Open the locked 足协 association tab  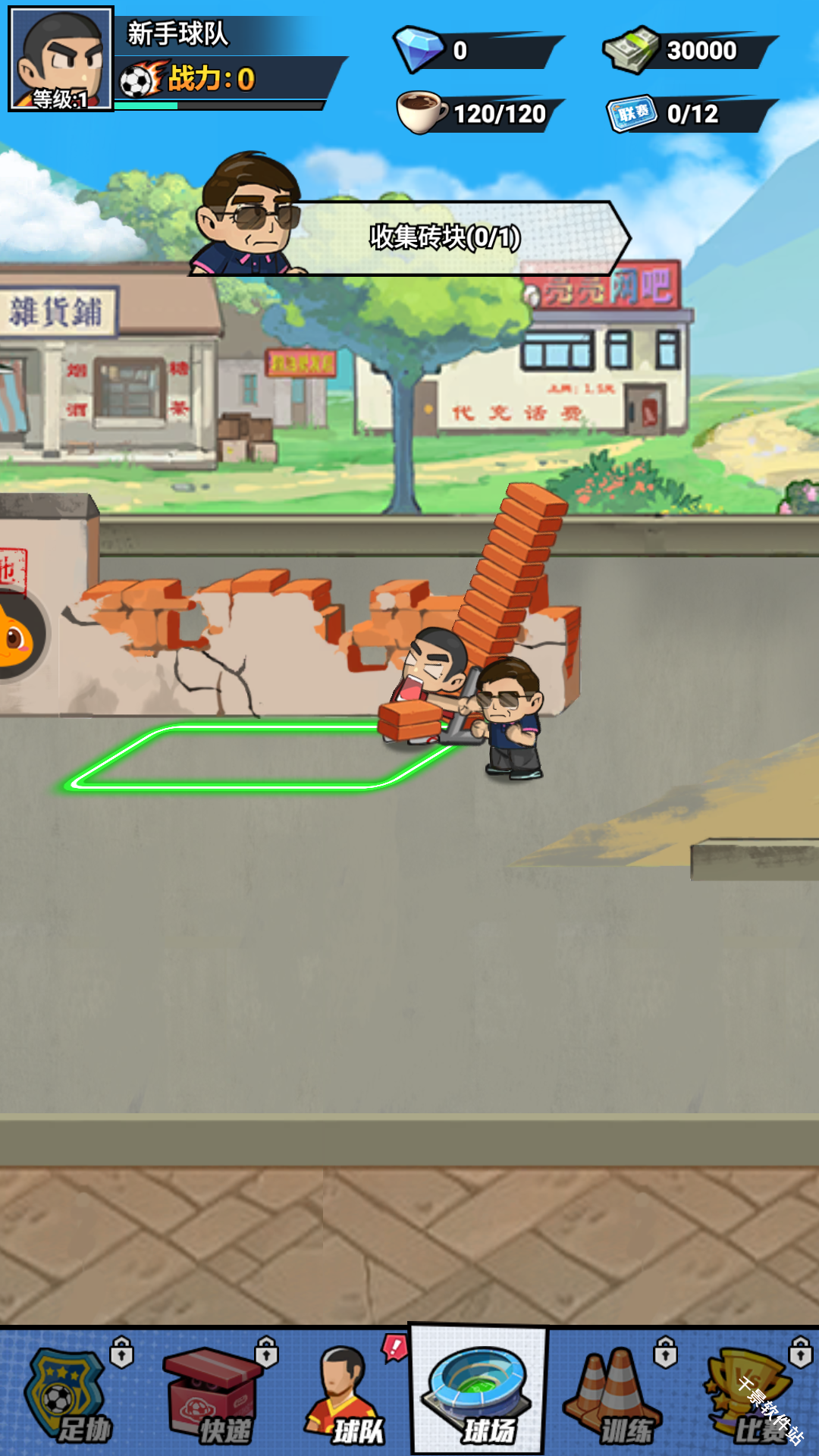coord(70,1394)
